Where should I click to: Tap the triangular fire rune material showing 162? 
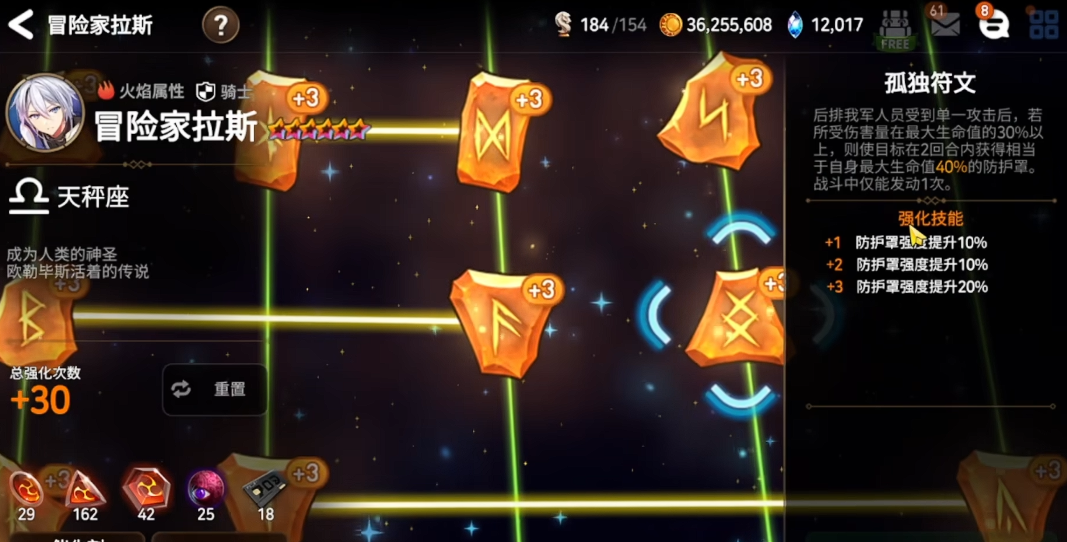click(x=85, y=490)
